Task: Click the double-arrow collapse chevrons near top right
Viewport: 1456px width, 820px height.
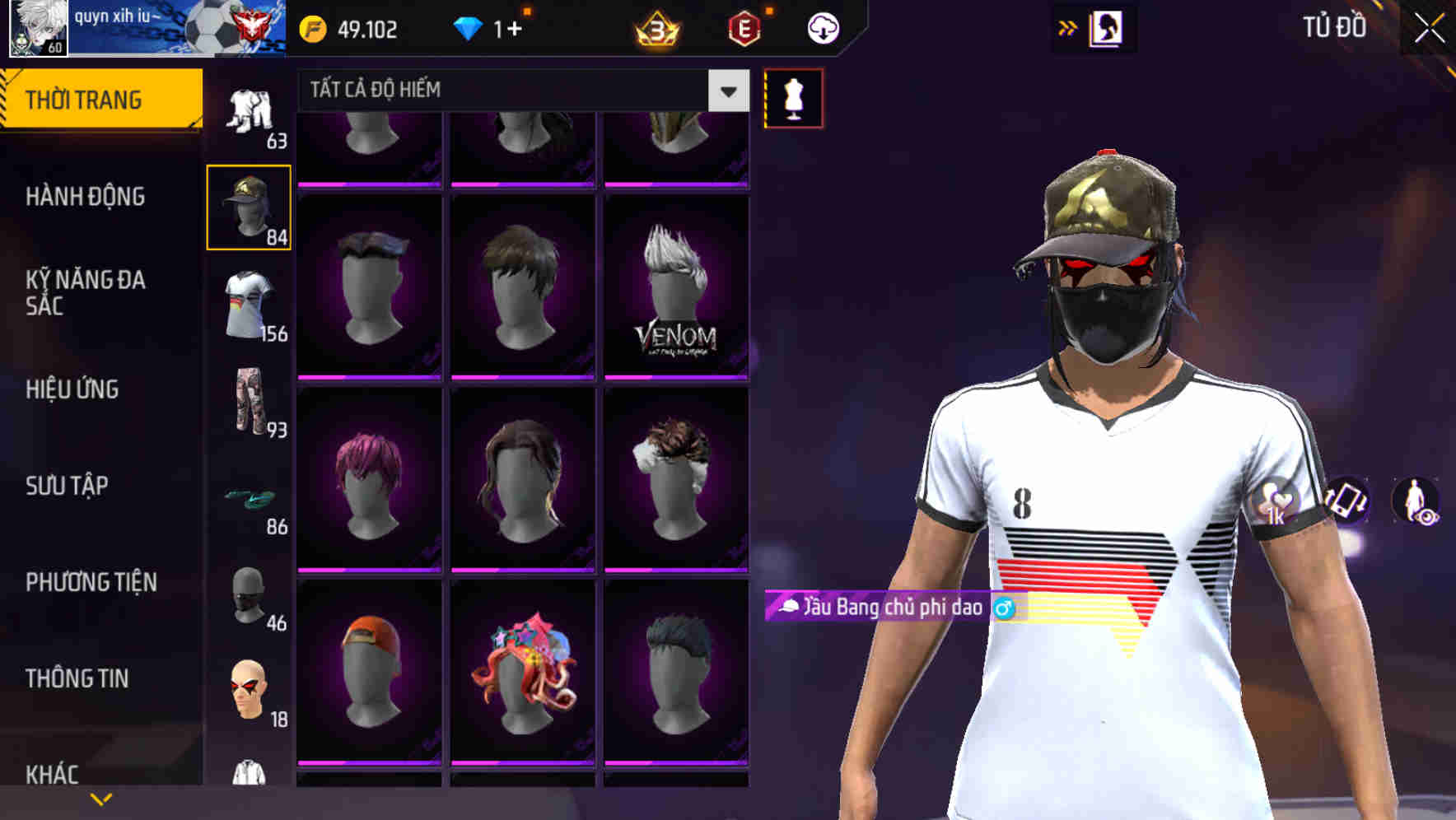Action: 1067,26
